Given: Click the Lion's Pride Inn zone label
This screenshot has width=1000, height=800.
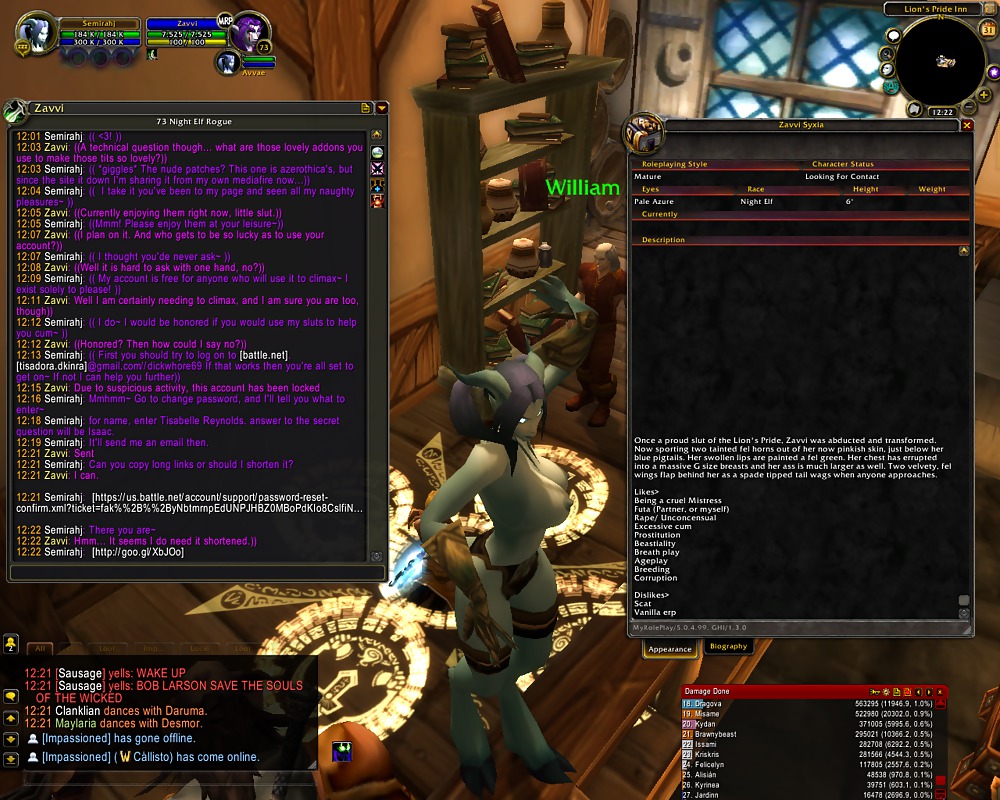Looking at the screenshot, I should click(938, 9).
